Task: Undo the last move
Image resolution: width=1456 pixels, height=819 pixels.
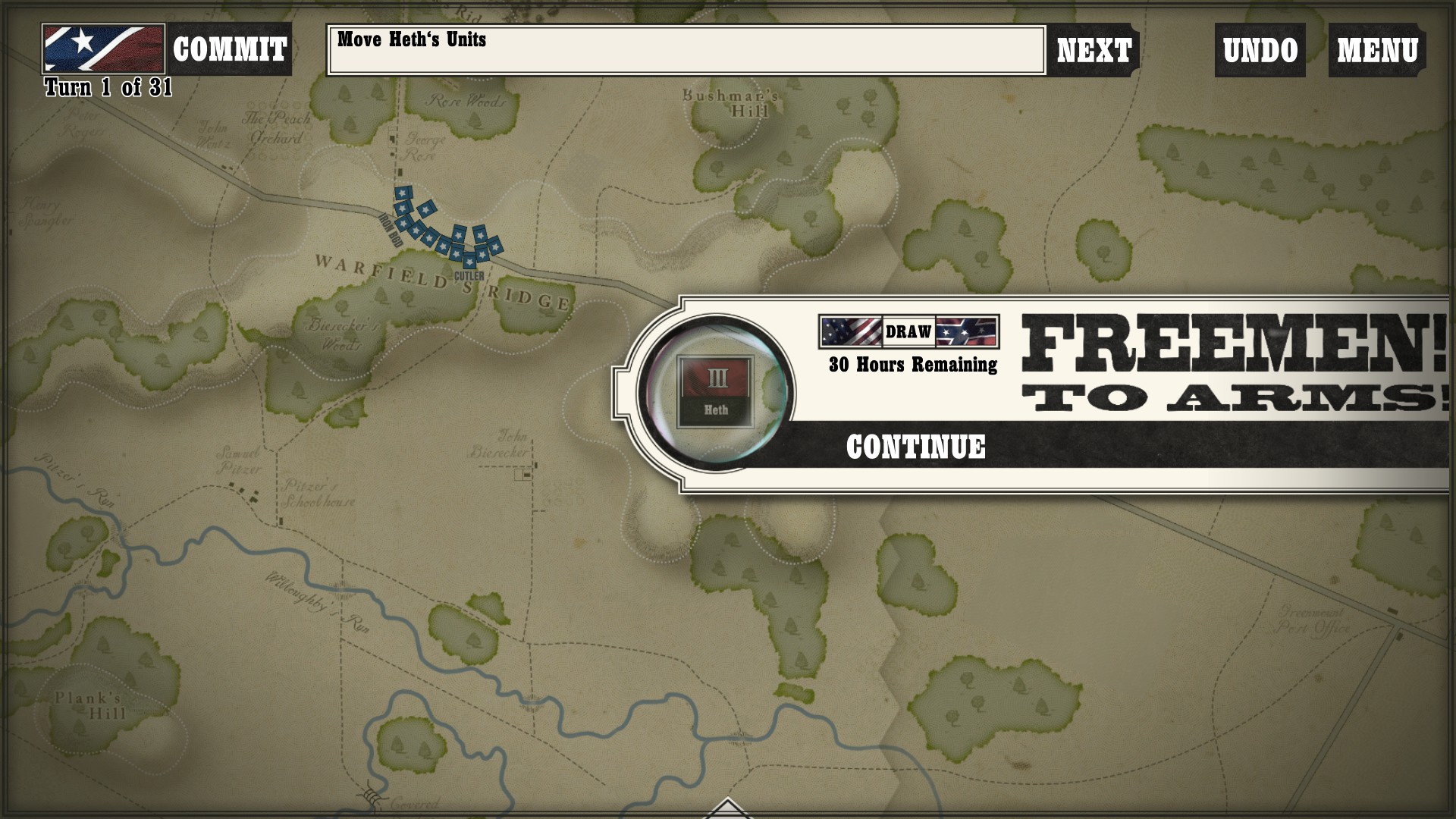Action: [x=1260, y=50]
